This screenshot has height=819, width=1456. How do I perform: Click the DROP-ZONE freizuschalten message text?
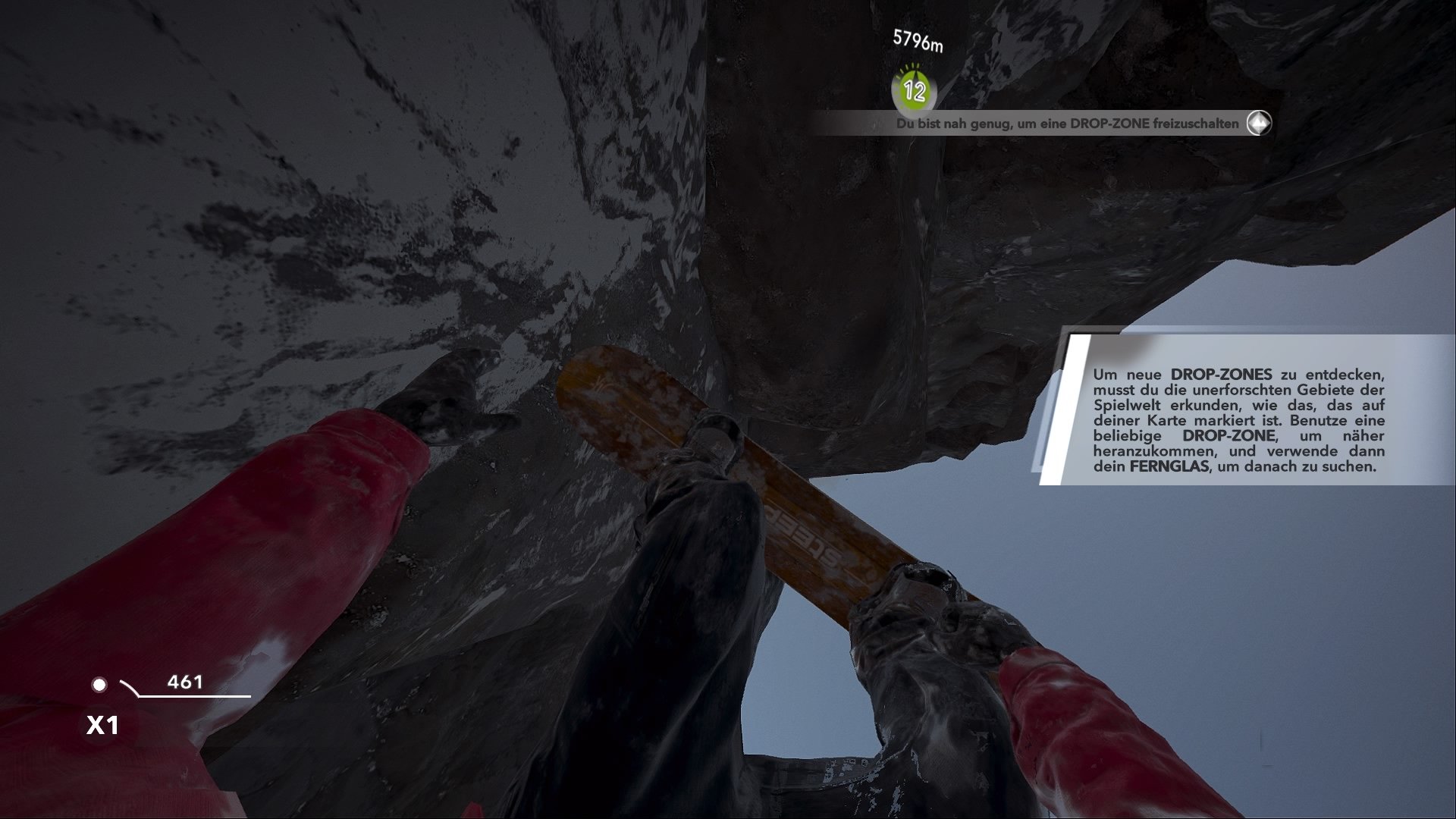(x=1066, y=124)
